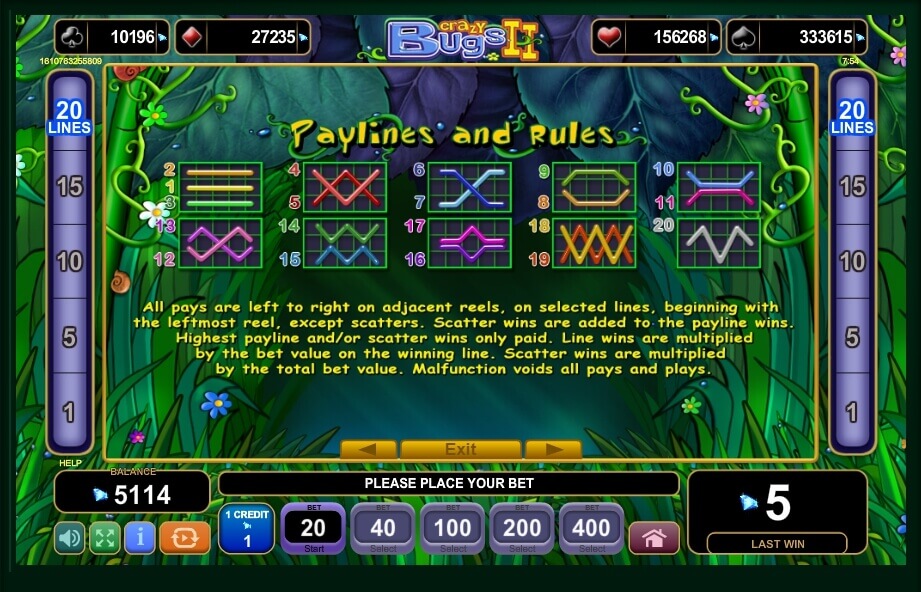Screen dimensions: 921x592
Task: Open the info paytable button
Action: (x=139, y=538)
